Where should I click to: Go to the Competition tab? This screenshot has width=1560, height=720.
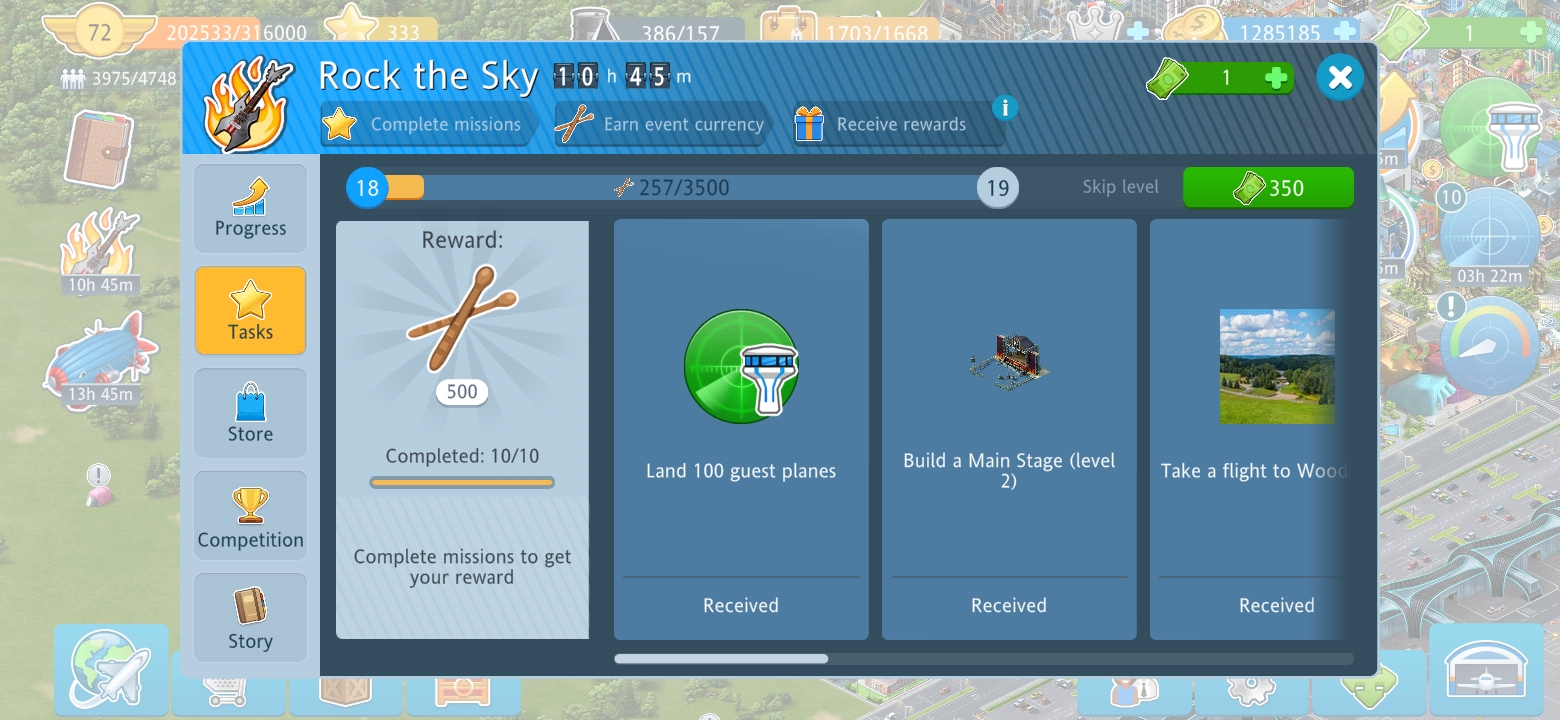click(250, 516)
